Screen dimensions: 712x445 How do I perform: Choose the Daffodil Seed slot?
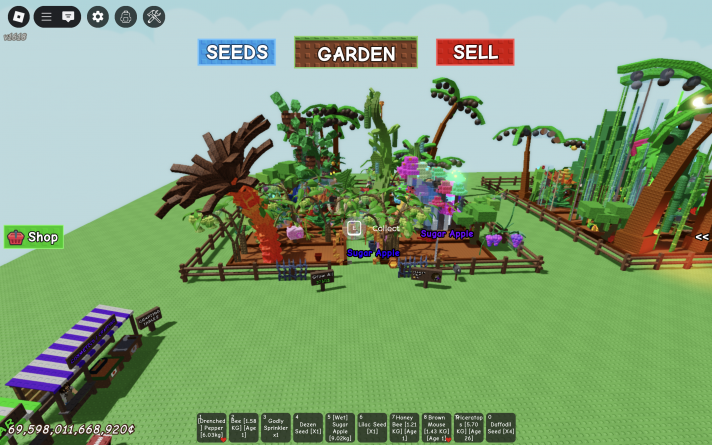coord(500,427)
